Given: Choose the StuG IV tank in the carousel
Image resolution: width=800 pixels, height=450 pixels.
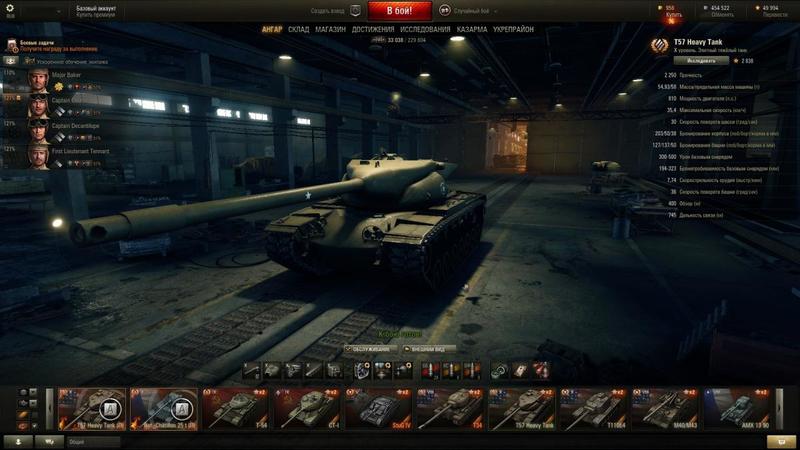Looking at the screenshot, I should click(379, 408).
